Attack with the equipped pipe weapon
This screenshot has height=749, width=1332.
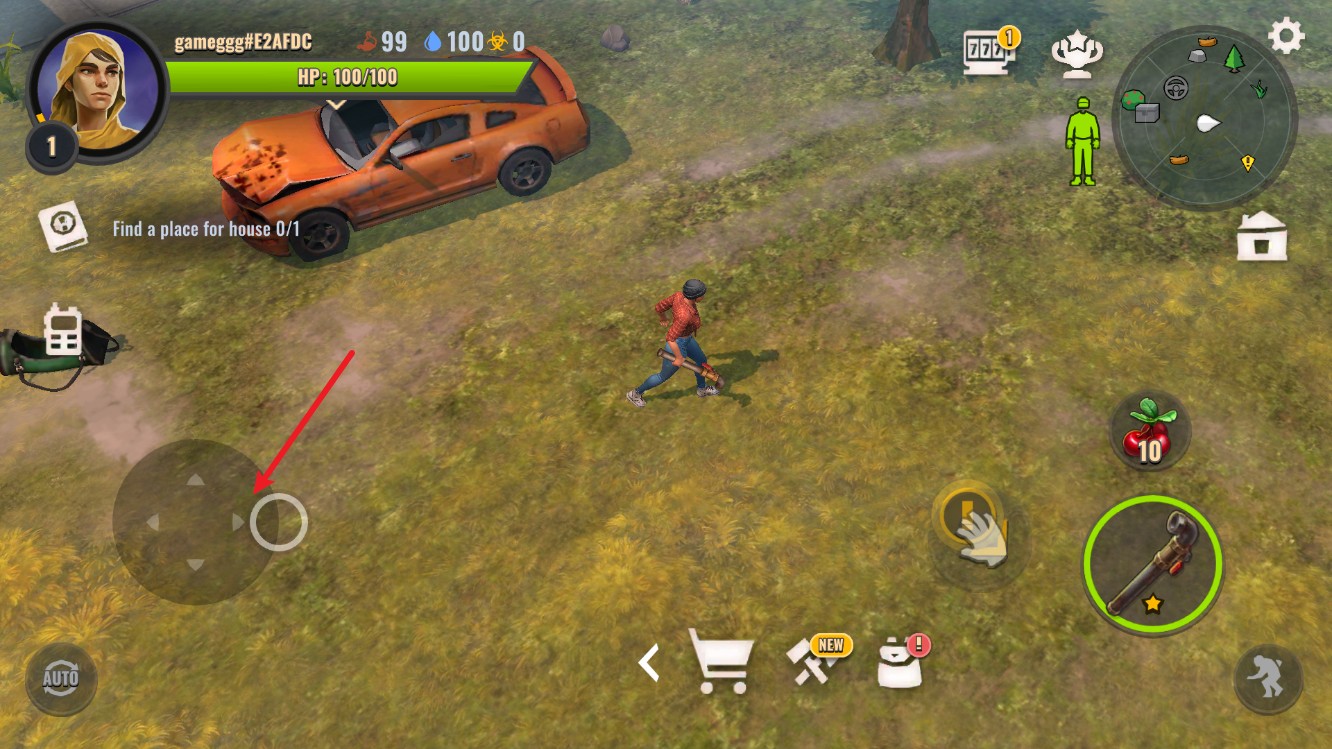pyautogui.click(x=1152, y=564)
